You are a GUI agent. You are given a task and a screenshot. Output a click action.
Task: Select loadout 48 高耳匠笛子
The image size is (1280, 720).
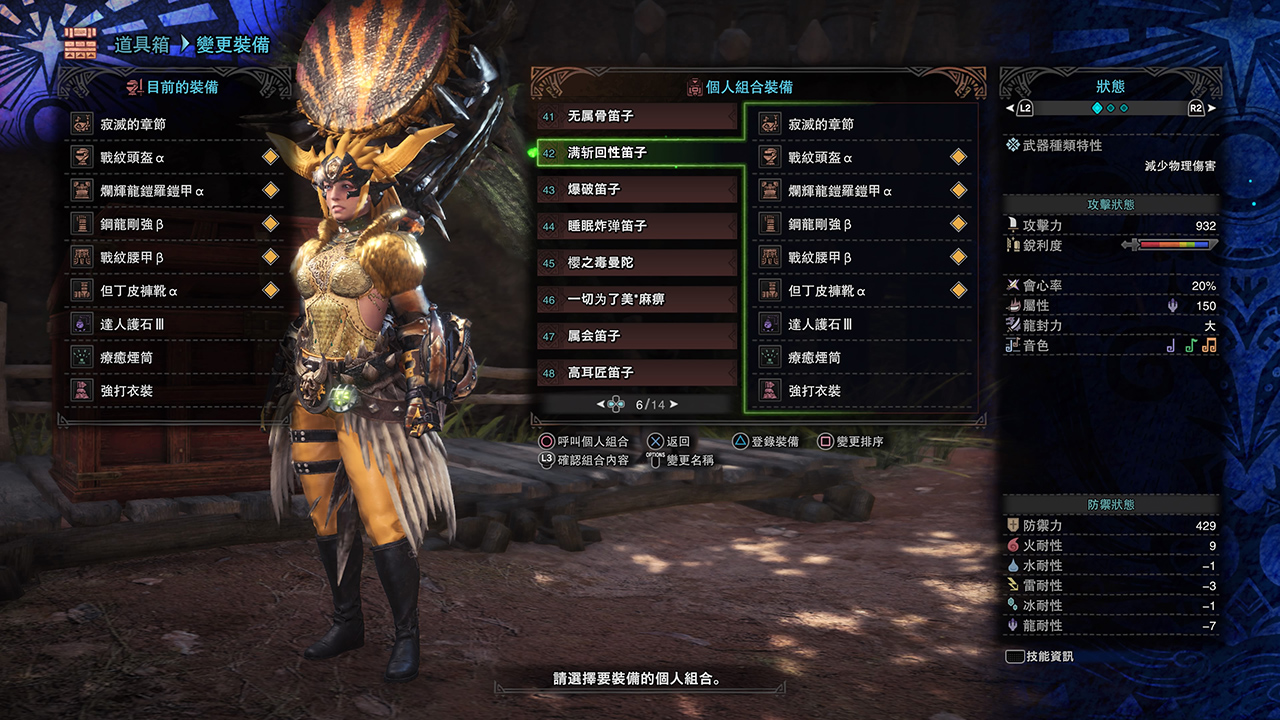(x=637, y=372)
